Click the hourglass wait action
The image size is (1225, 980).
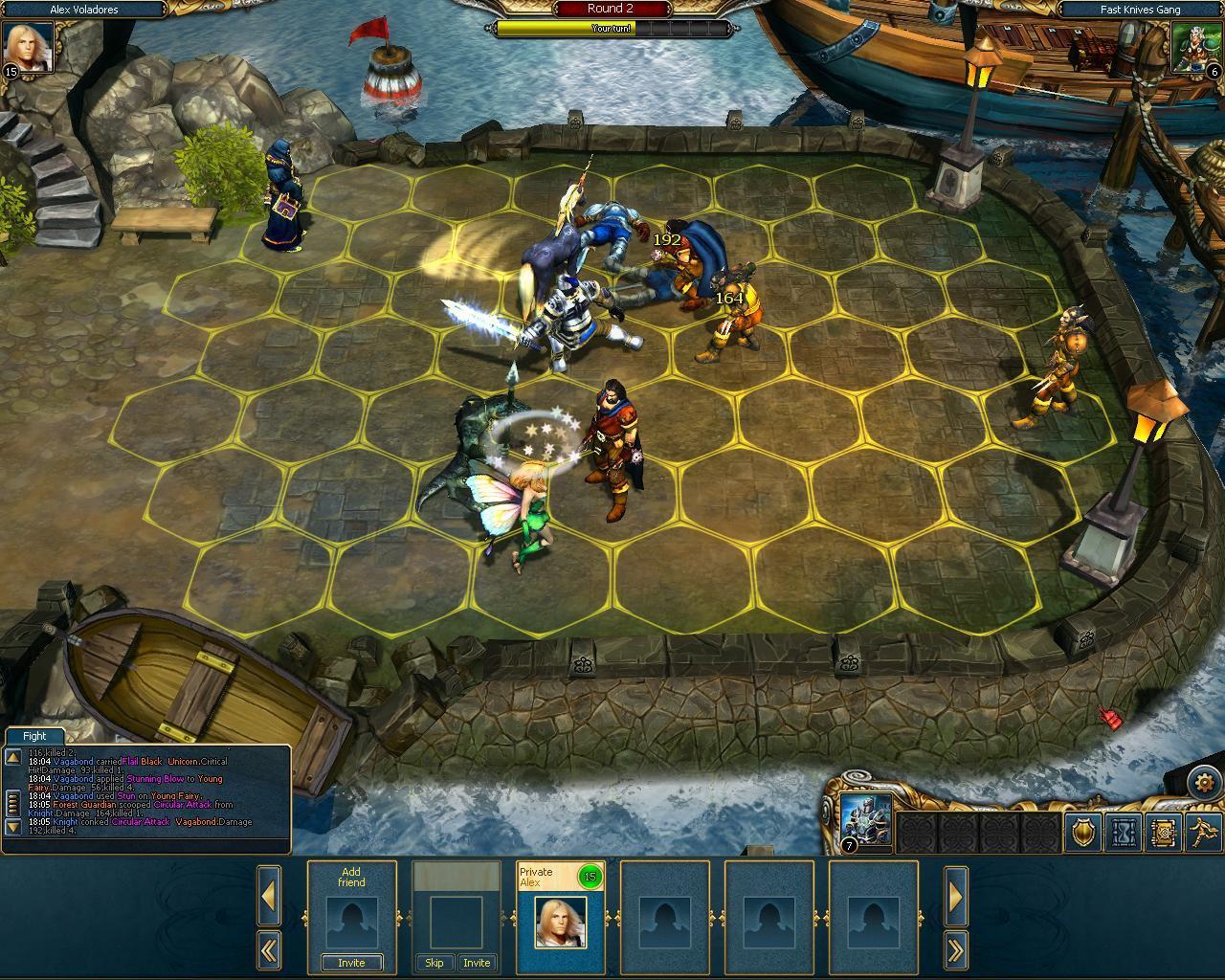pyautogui.click(x=1124, y=833)
